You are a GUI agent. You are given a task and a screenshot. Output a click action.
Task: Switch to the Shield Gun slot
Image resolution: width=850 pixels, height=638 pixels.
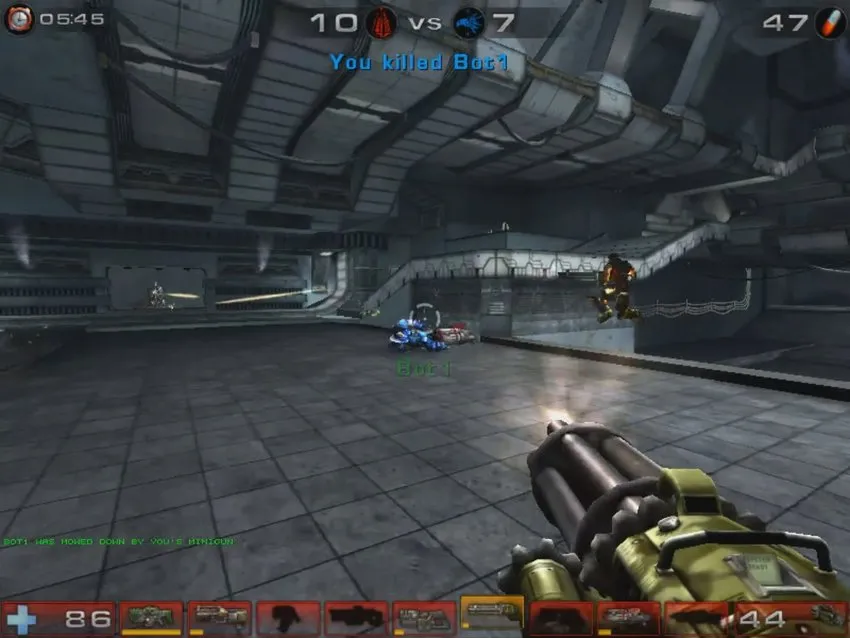click(151, 618)
